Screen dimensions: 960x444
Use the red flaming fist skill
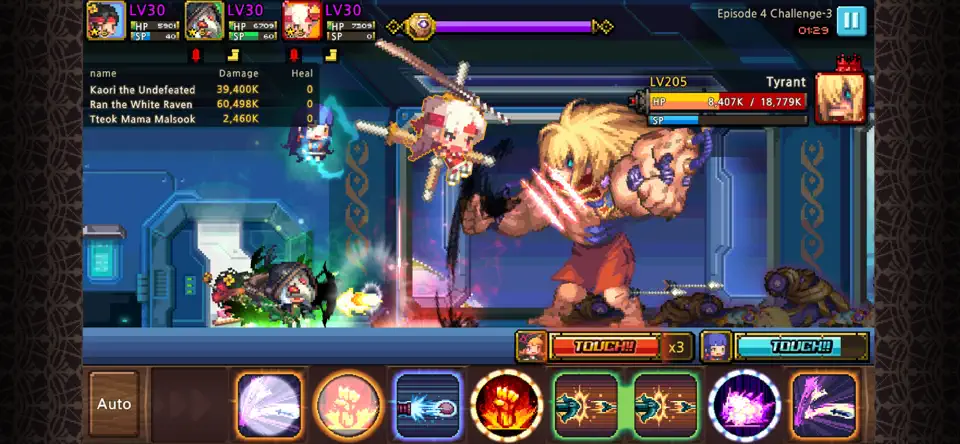(x=507, y=405)
